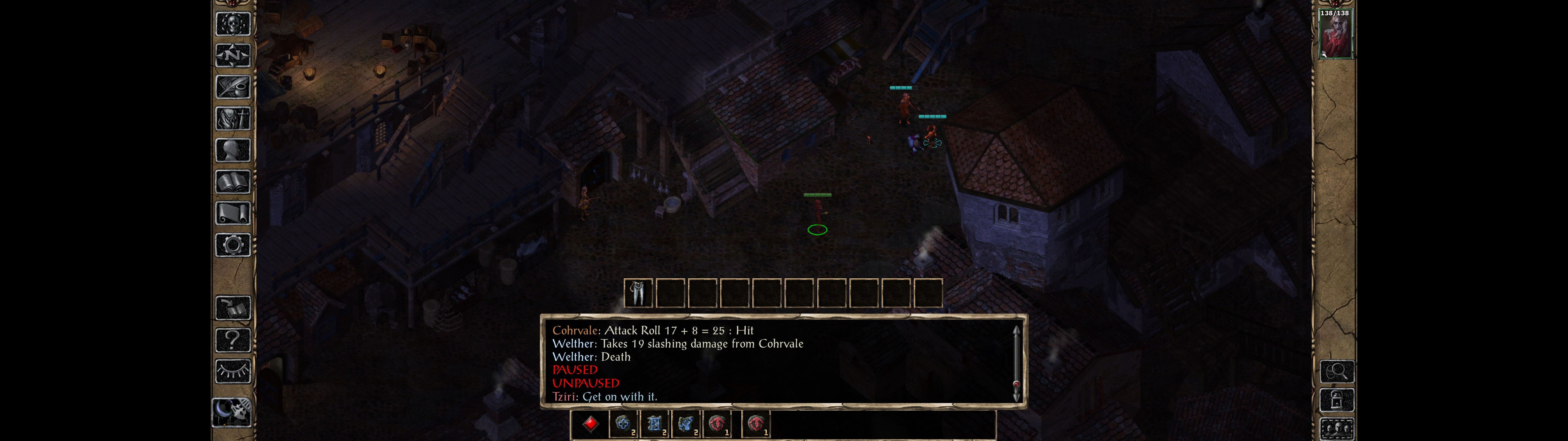The height and width of the screenshot is (441, 1568).
Task: Toggle the closed-eye hide interface button
Action: (233, 371)
